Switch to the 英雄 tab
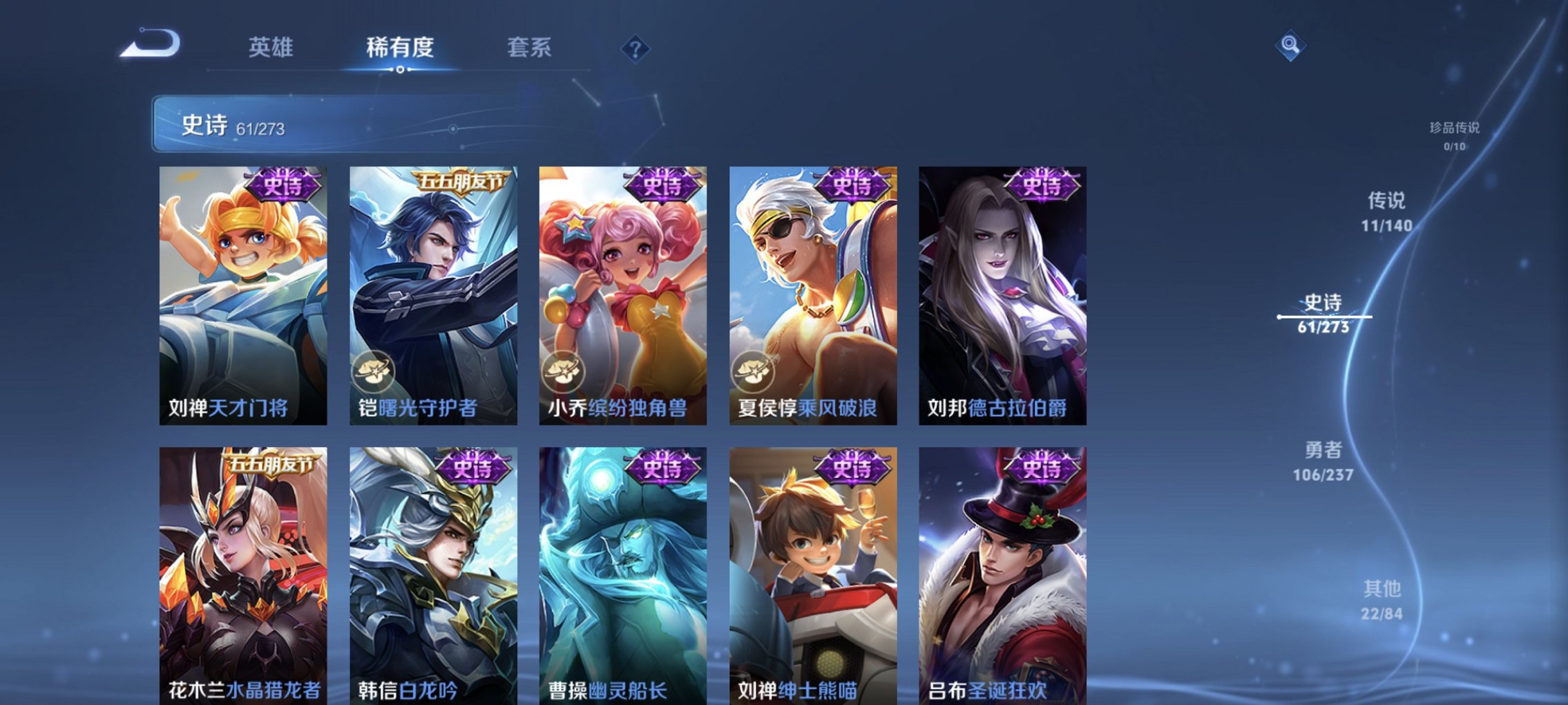The image size is (1568, 705). tap(272, 48)
